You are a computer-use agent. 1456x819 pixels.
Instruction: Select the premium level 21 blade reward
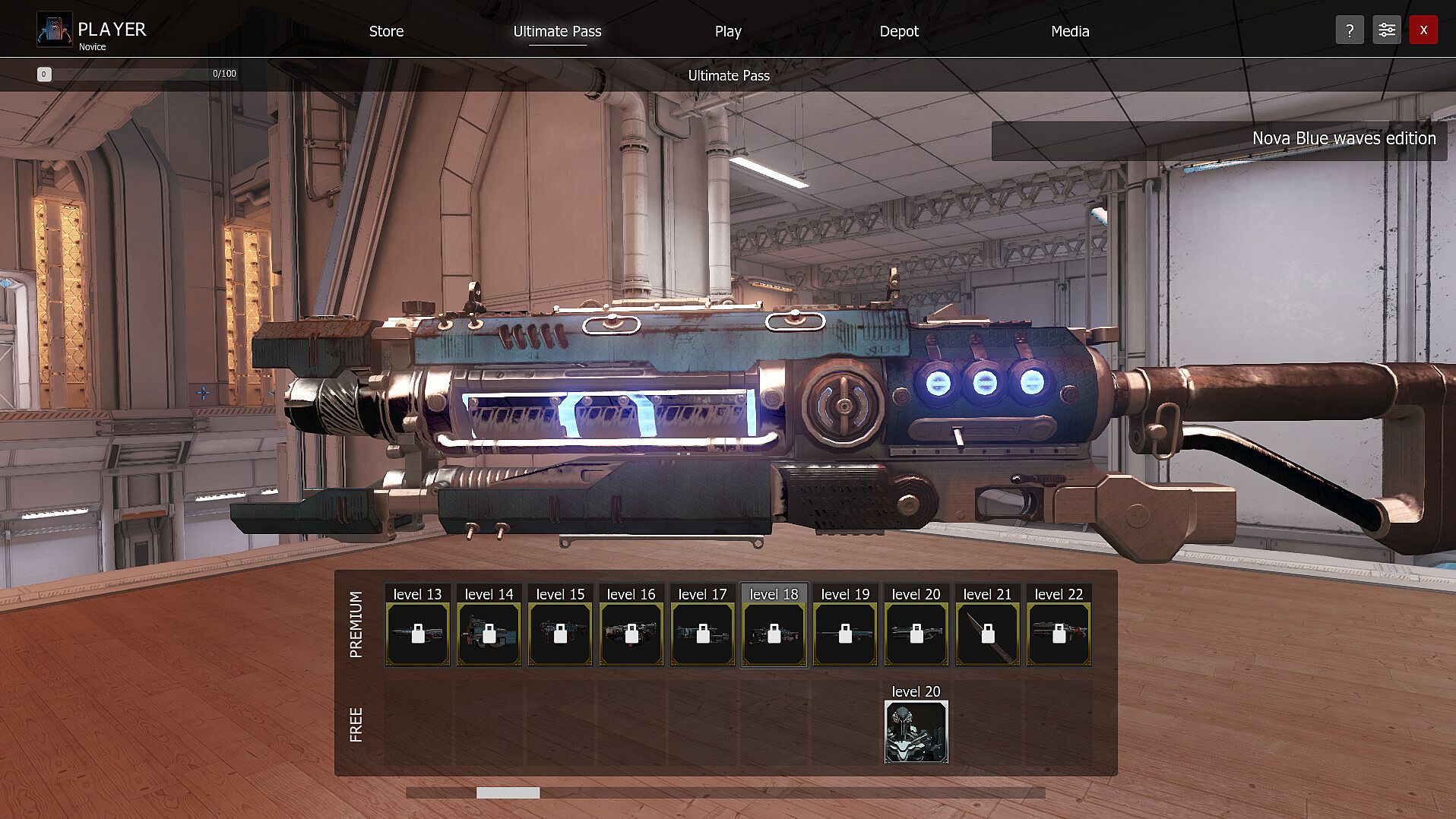click(987, 634)
